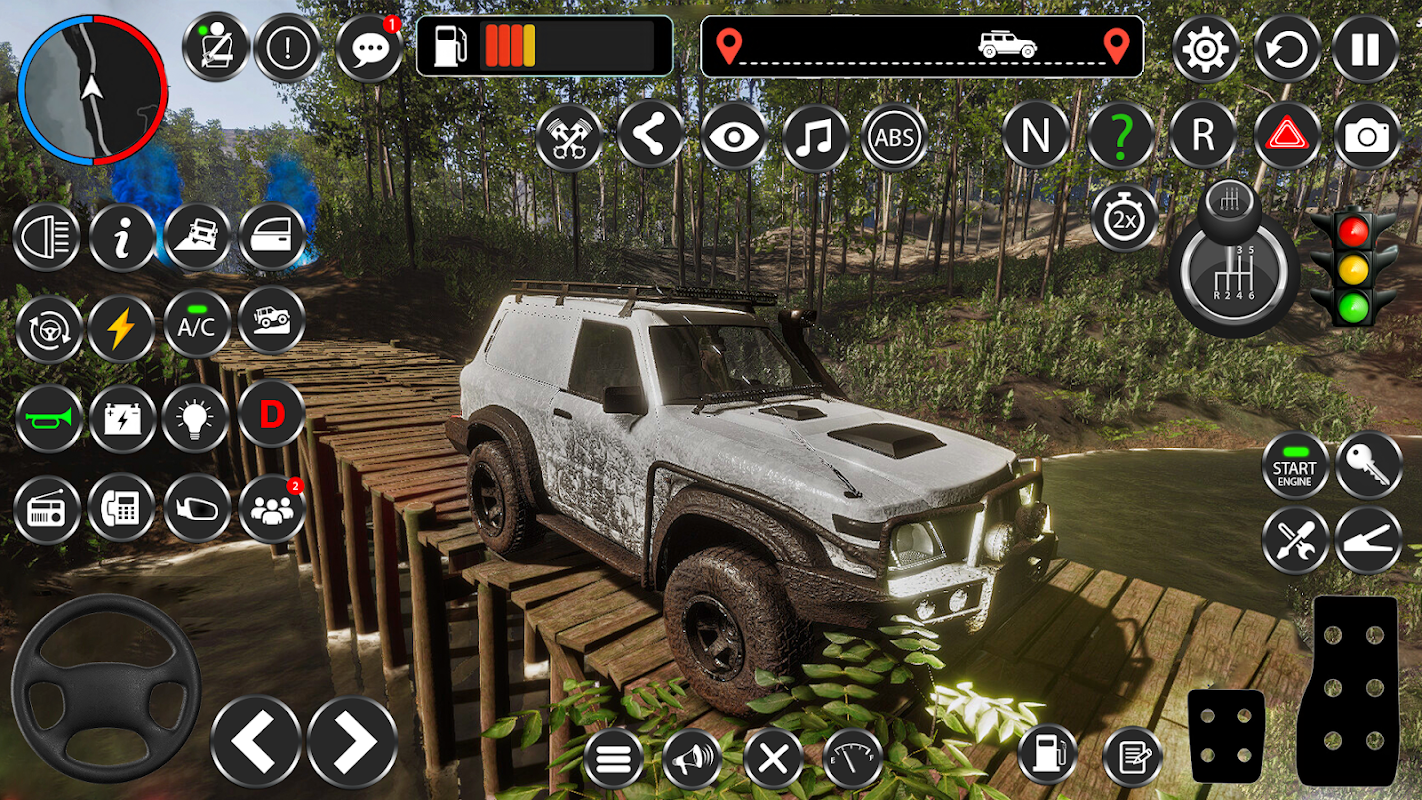The image size is (1422, 800).
Task: Click the circular restart arrow button
Action: (x=1286, y=48)
